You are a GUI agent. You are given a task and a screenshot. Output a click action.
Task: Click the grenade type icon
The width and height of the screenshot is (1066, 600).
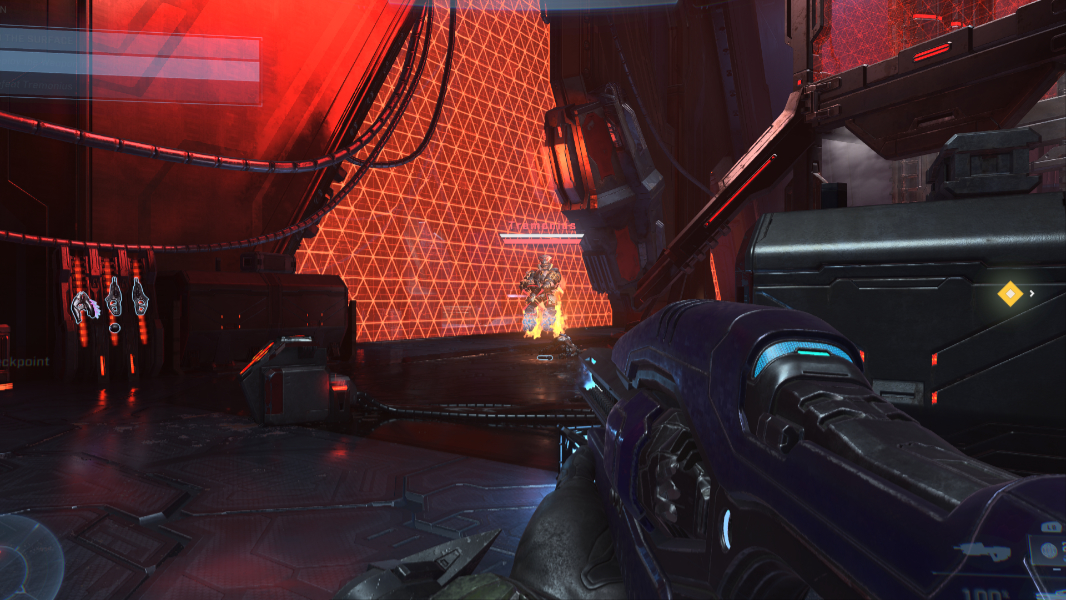tap(1047, 549)
